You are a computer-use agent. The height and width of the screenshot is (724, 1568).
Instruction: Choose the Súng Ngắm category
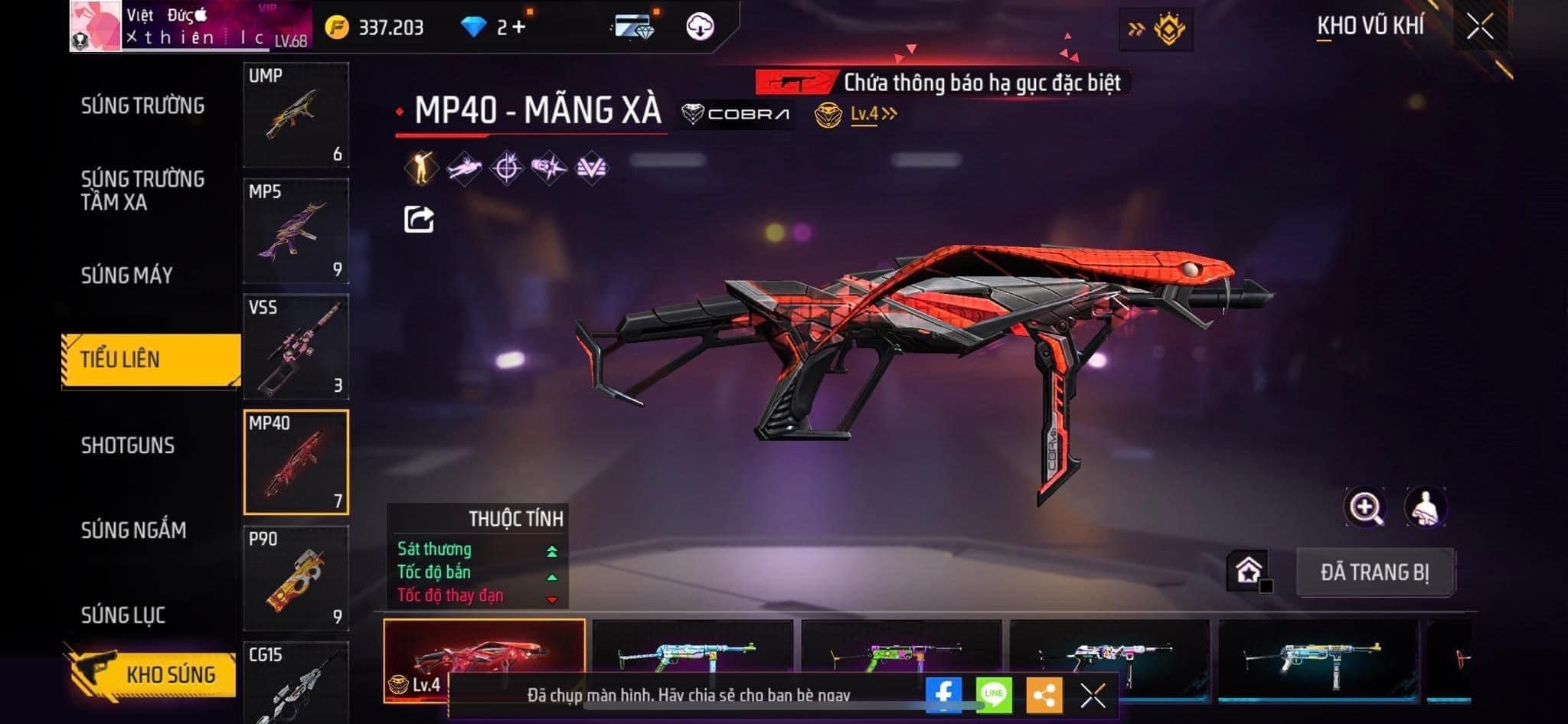coord(134,530)
